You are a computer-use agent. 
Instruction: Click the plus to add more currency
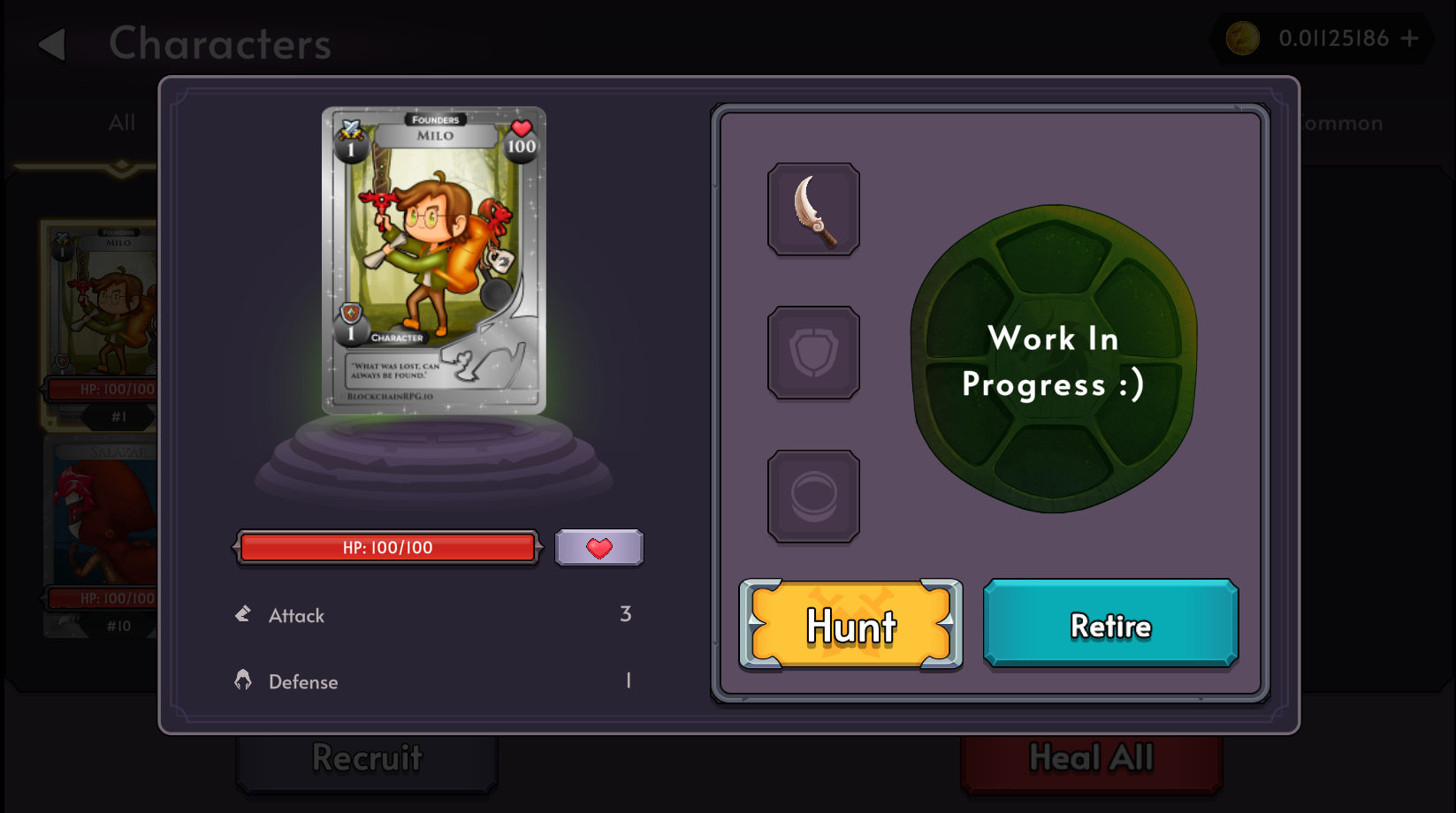point(1410,38)
